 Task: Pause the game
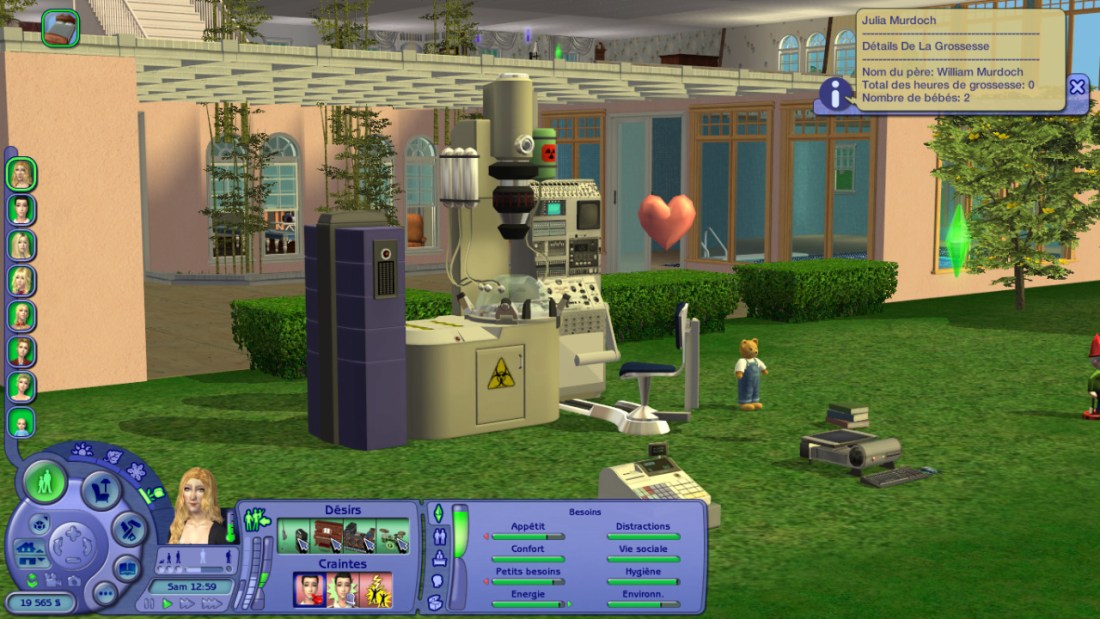coord(150,604)
